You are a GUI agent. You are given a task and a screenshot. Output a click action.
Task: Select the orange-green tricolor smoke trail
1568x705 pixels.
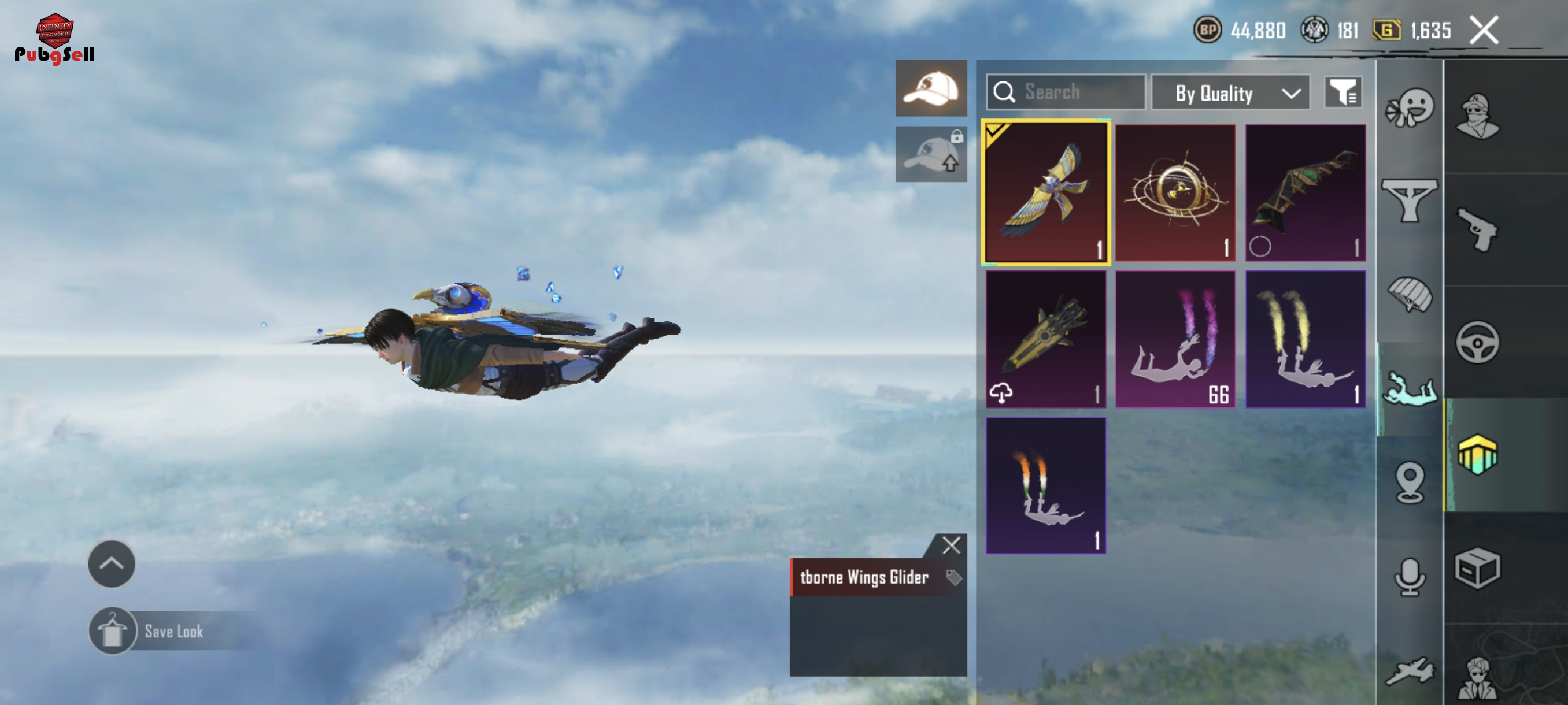click(1046, 485)
